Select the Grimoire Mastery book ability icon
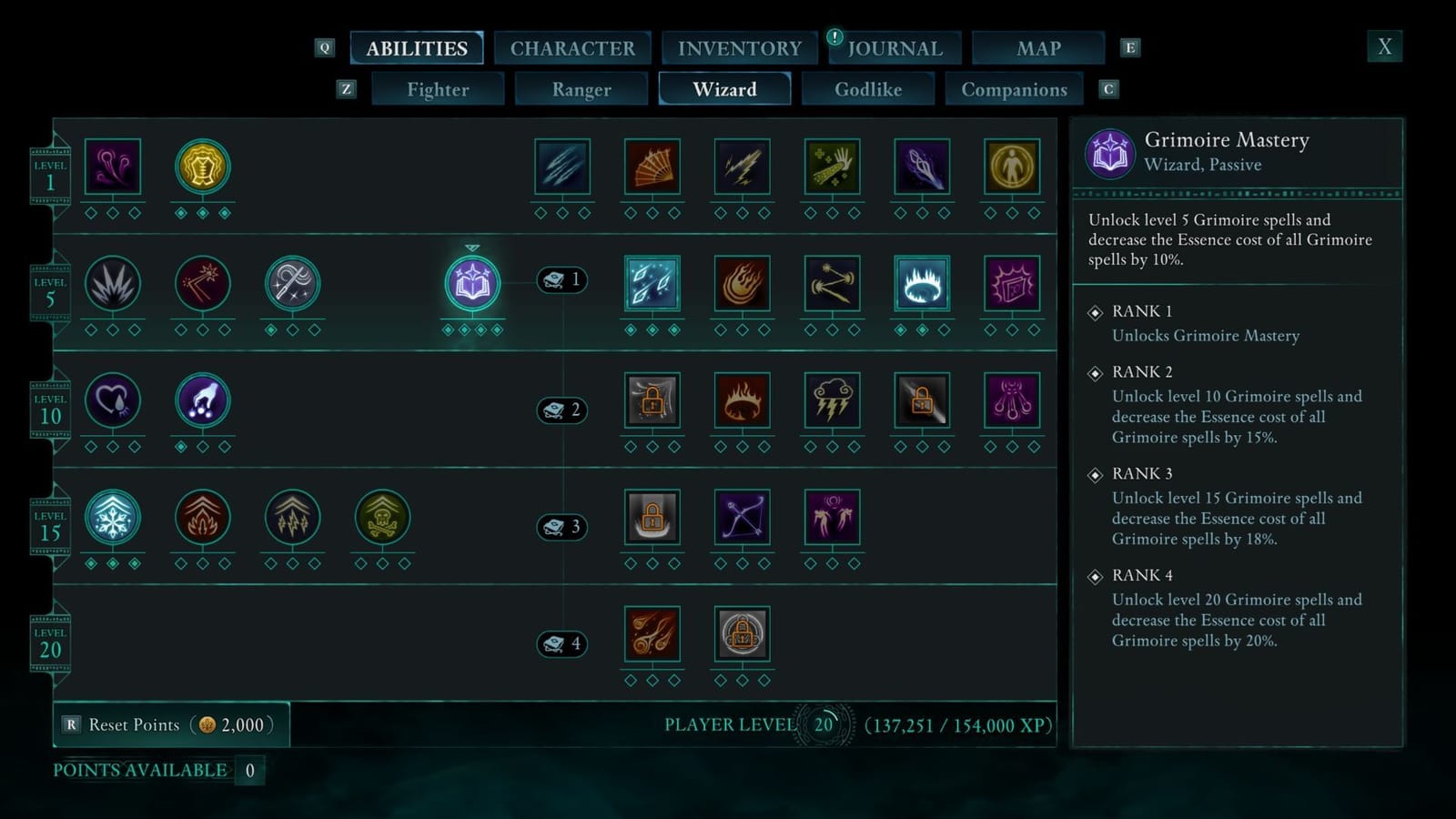This screenshot has height=819, width=1456. point(472,283)
